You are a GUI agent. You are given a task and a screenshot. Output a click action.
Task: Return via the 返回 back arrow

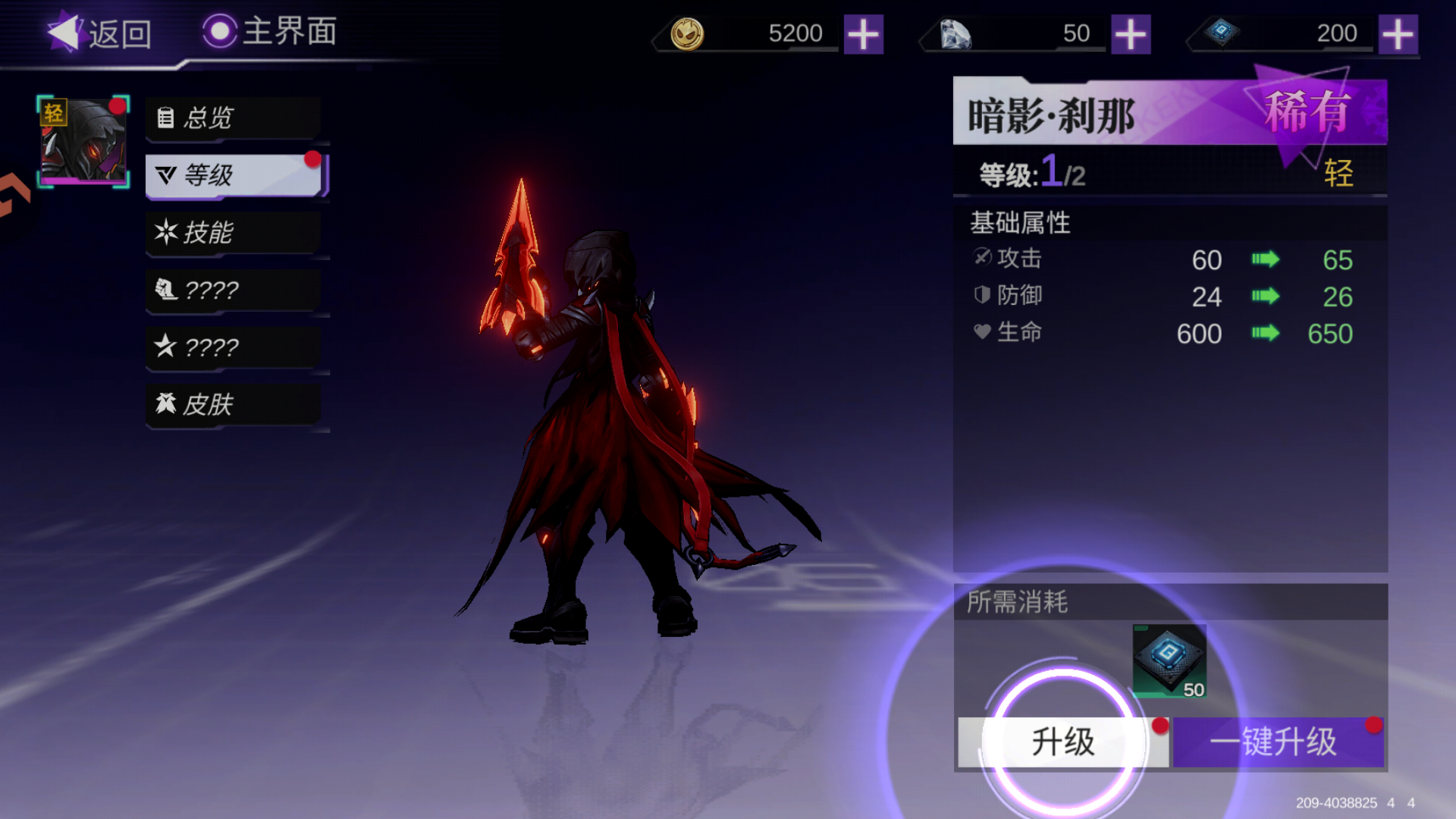[x=64, y=32]
